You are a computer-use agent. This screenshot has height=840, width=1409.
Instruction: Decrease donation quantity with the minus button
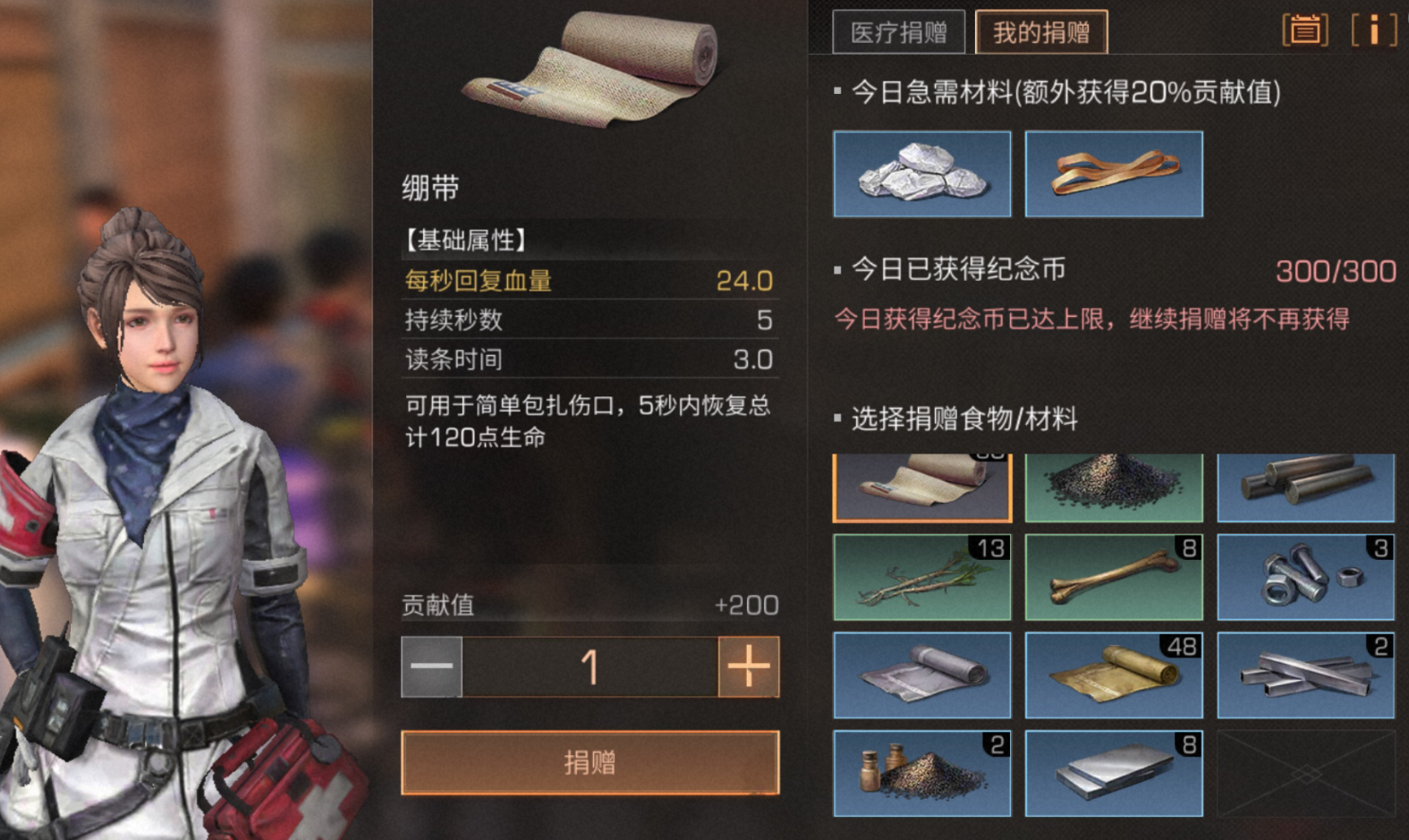tap(429, 666)
